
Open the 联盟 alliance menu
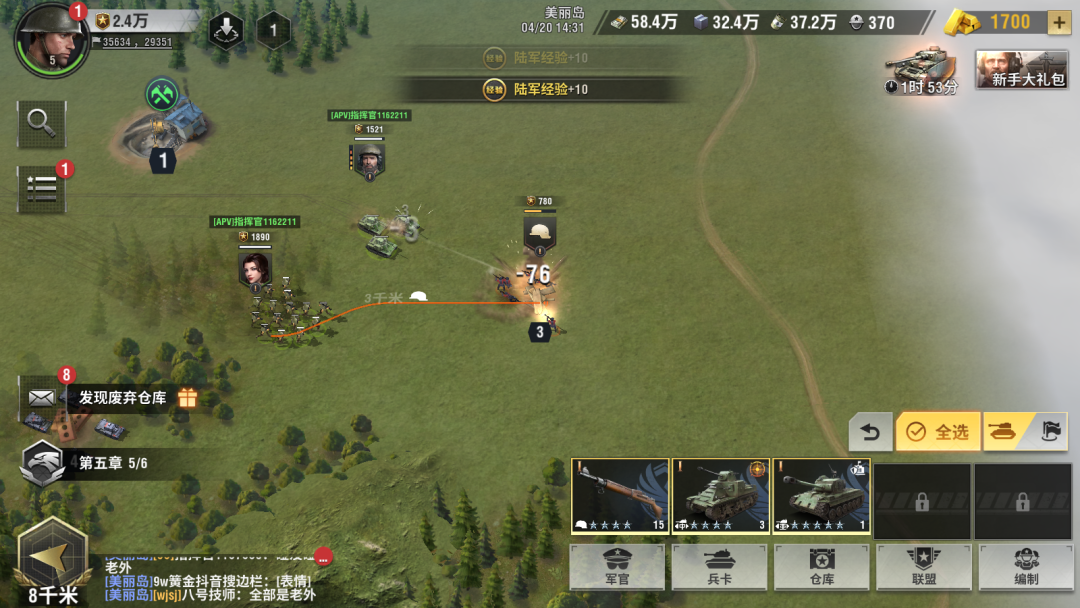pyautogui.click(x=923, y=566)
